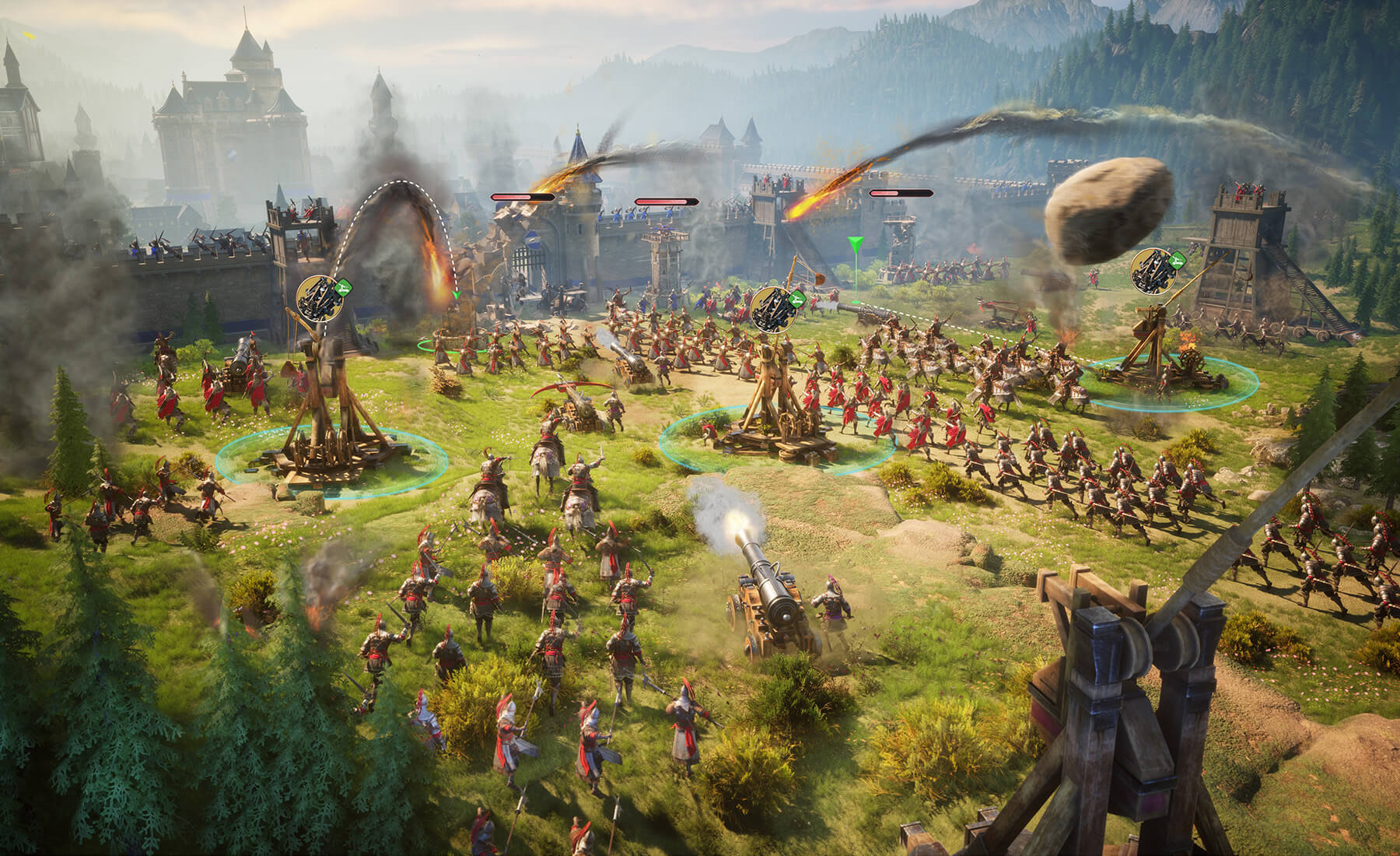This screenshot has width=1400, height=856.
Task: Click the health bar above the center wall section
Action: (x=666, y=201)
